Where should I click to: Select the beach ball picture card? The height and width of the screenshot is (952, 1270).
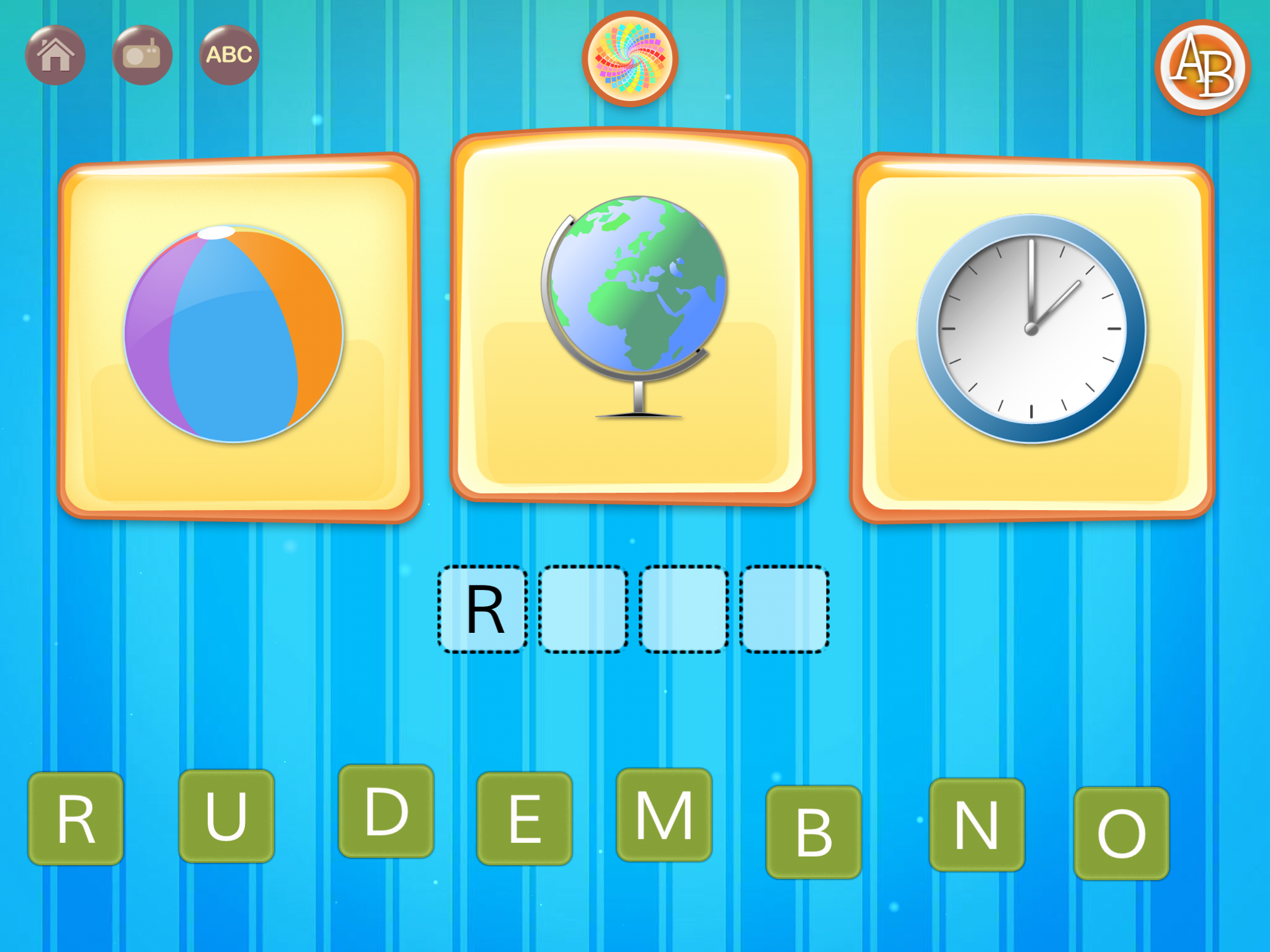coord(239,337)
